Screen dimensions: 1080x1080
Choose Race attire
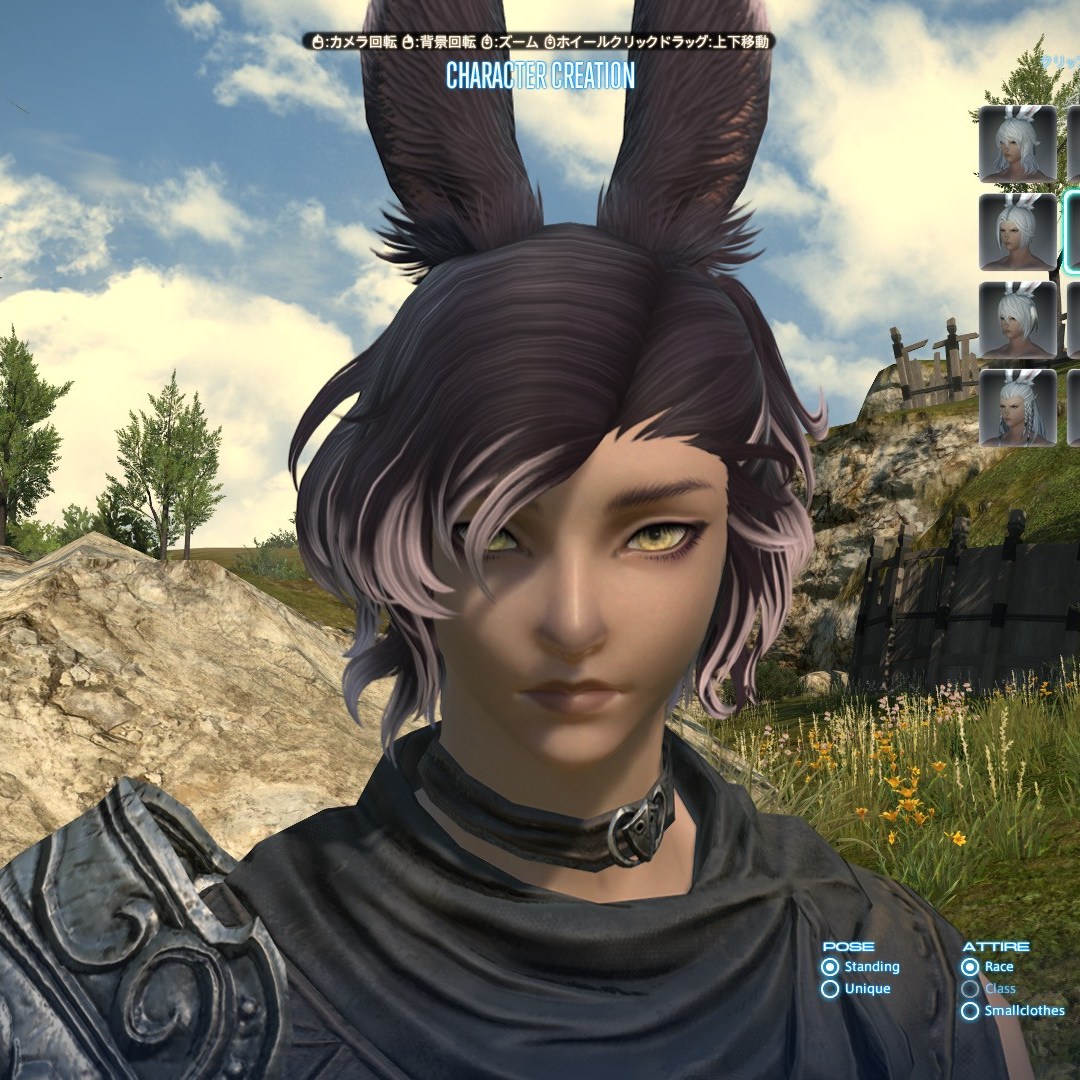[x=969, y=967]
